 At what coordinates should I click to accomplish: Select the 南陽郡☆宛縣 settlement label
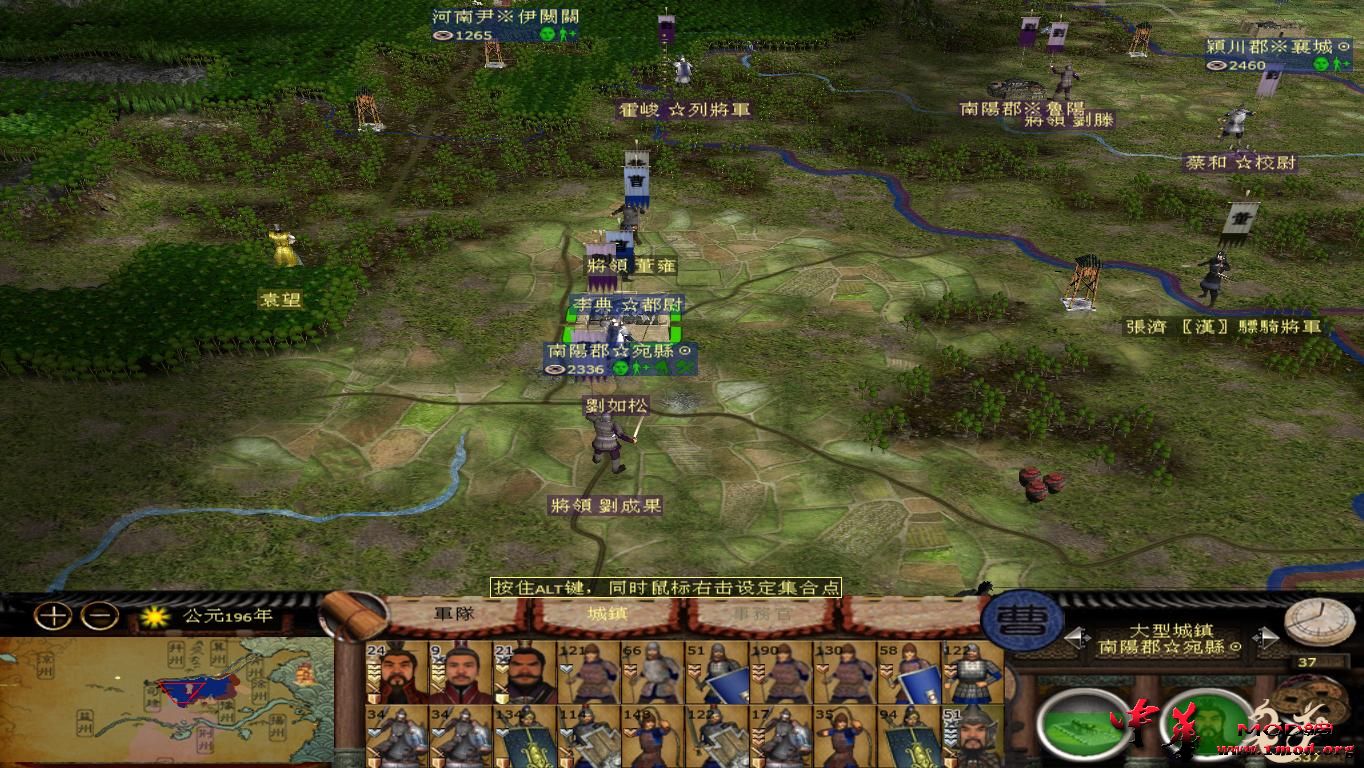[x=620, y=351]
